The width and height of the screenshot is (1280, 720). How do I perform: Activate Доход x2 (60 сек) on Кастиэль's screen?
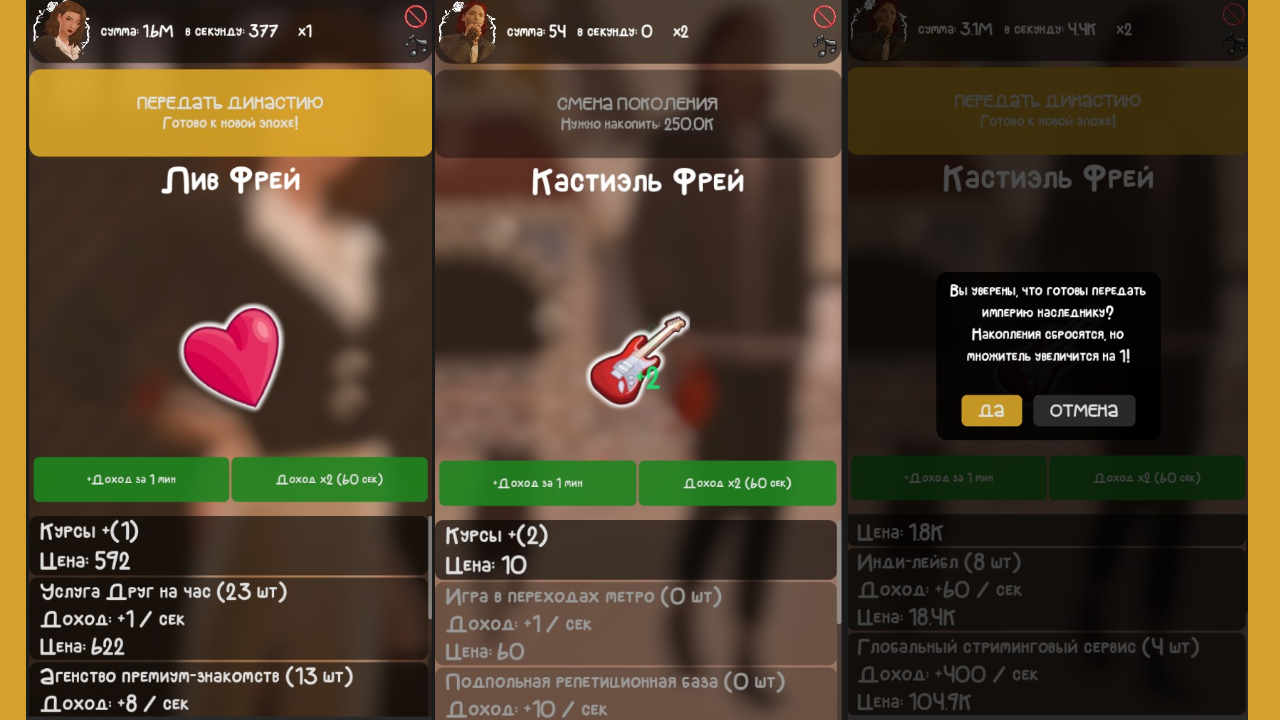coord(737,483)
